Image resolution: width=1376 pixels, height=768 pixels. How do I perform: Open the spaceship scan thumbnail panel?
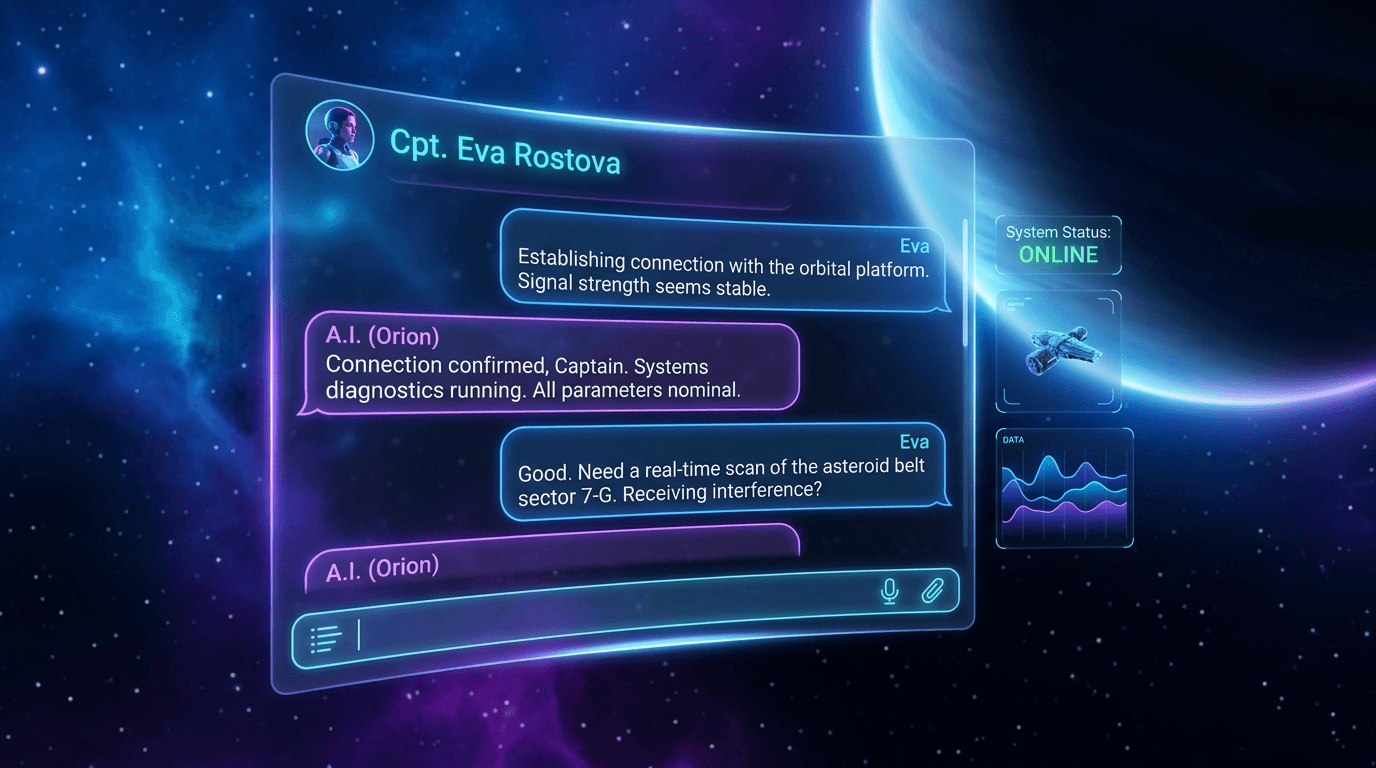click(x=1058, y=351)
